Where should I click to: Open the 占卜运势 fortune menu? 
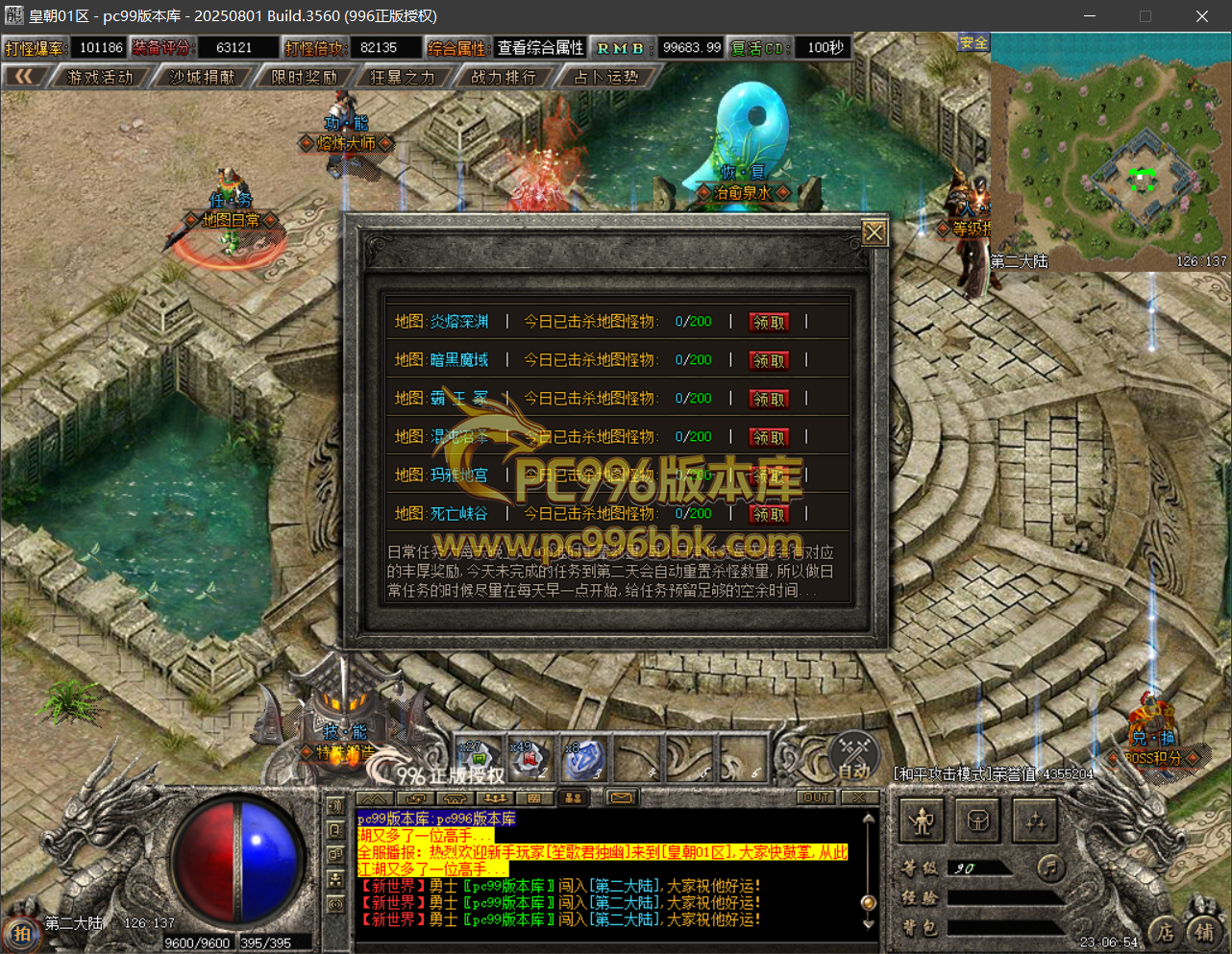coord(605,77)
